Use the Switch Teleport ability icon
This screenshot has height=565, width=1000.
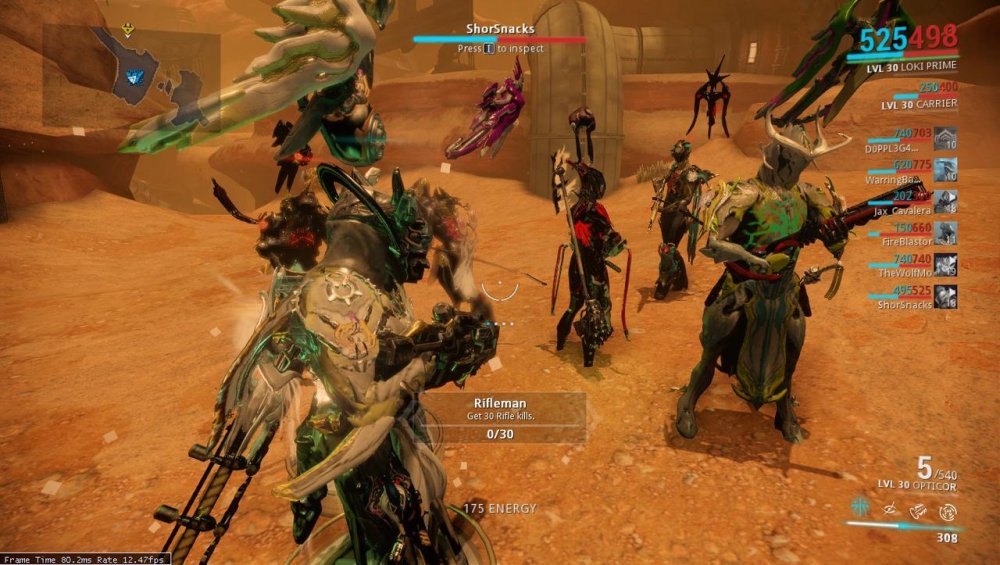pos(917,510)
